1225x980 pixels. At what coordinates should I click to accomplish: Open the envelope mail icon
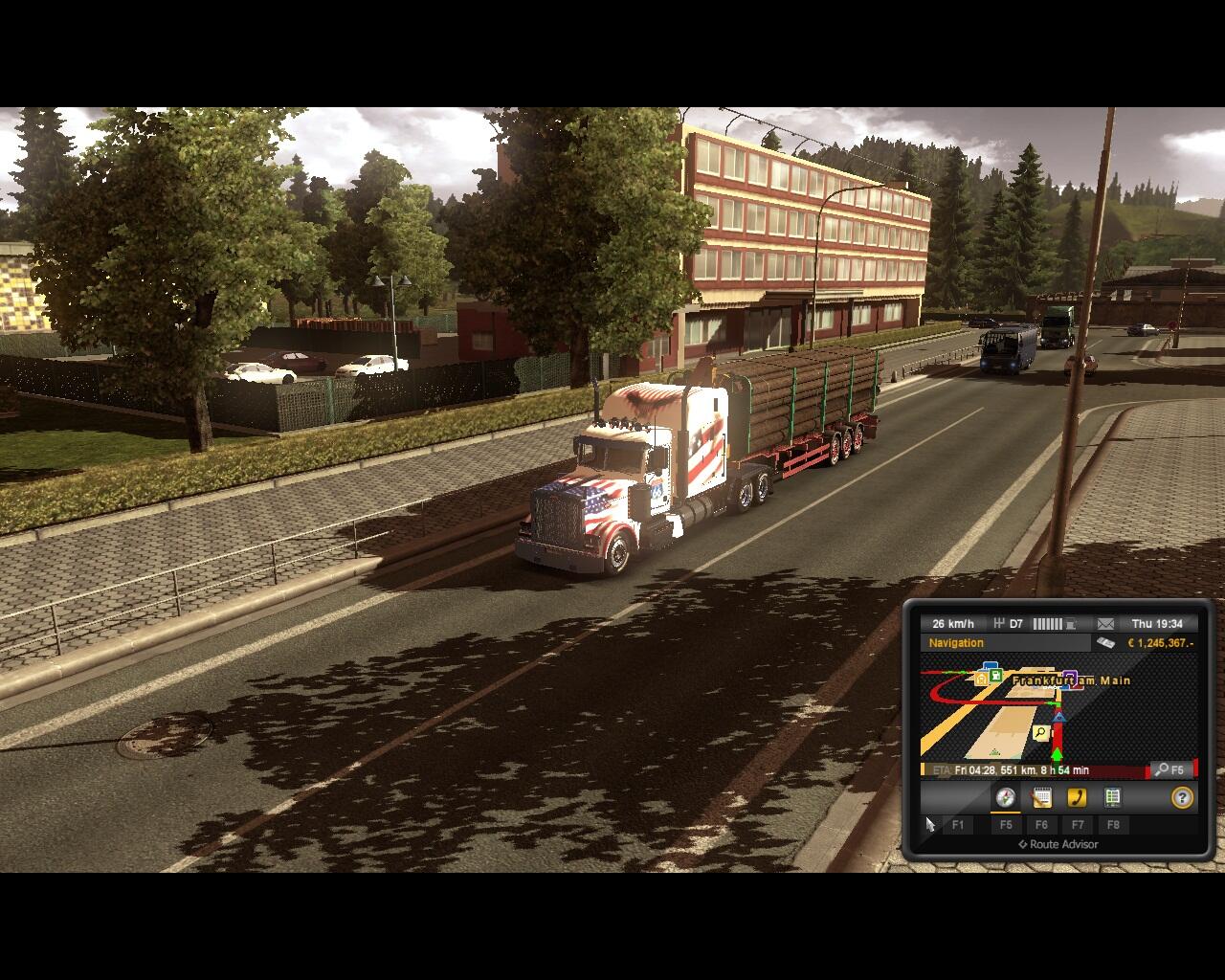[x=1105, y=624]
